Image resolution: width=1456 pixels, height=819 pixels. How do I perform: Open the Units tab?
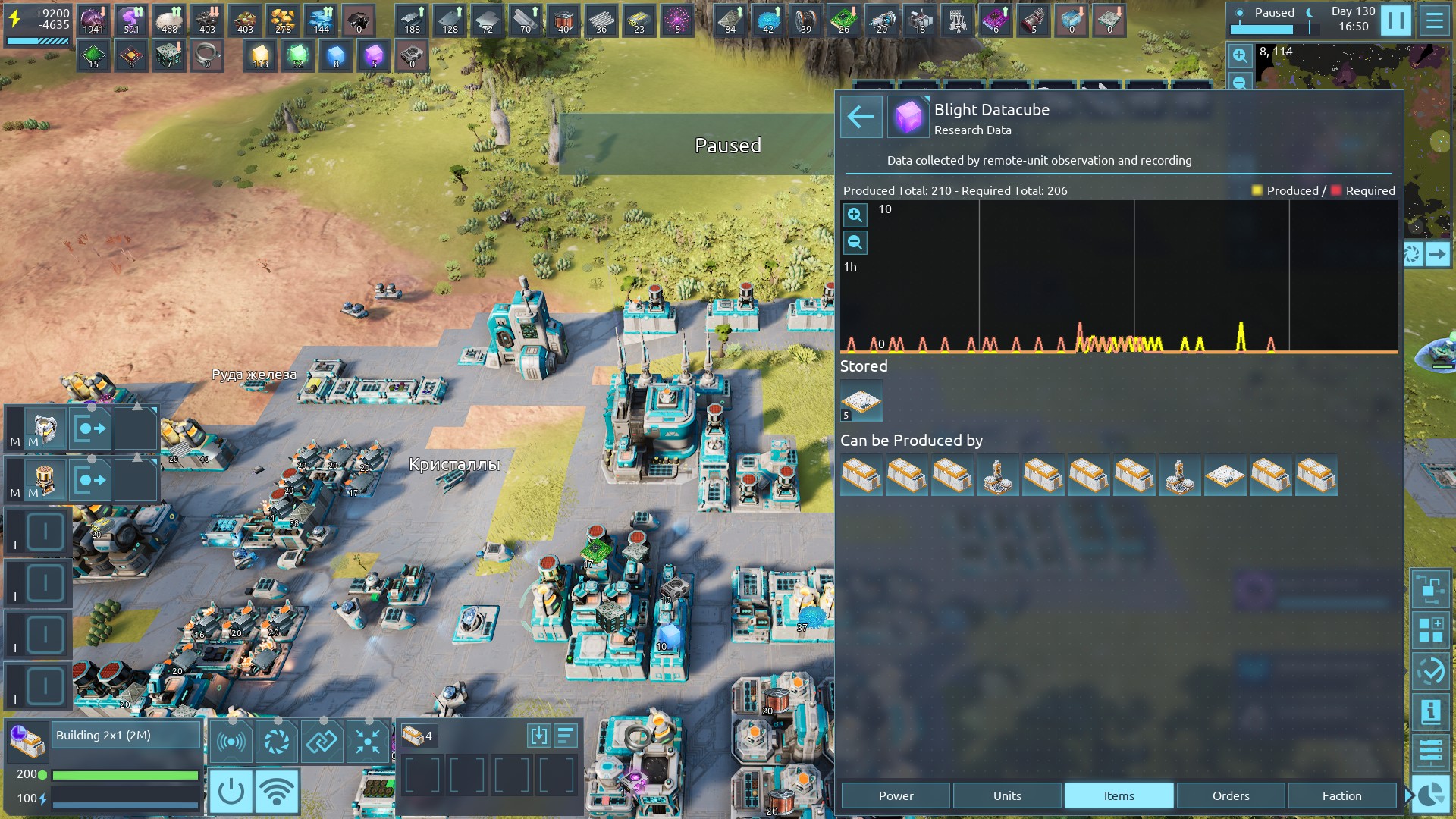1007,795
